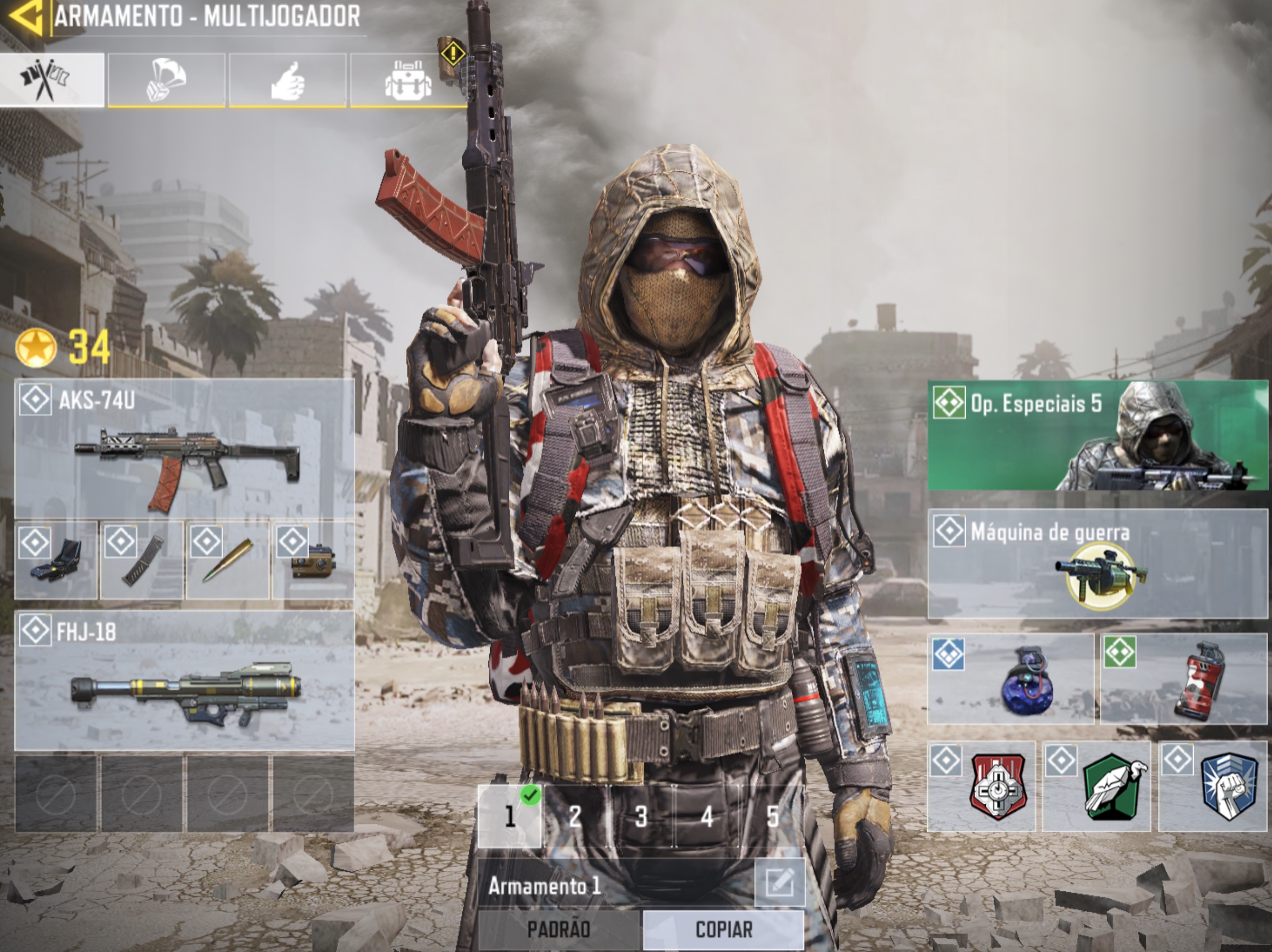Screen dimensions: 1272x952
Task: Switch to the parachute Battle Royale tab
Action: tap(166, 80)
